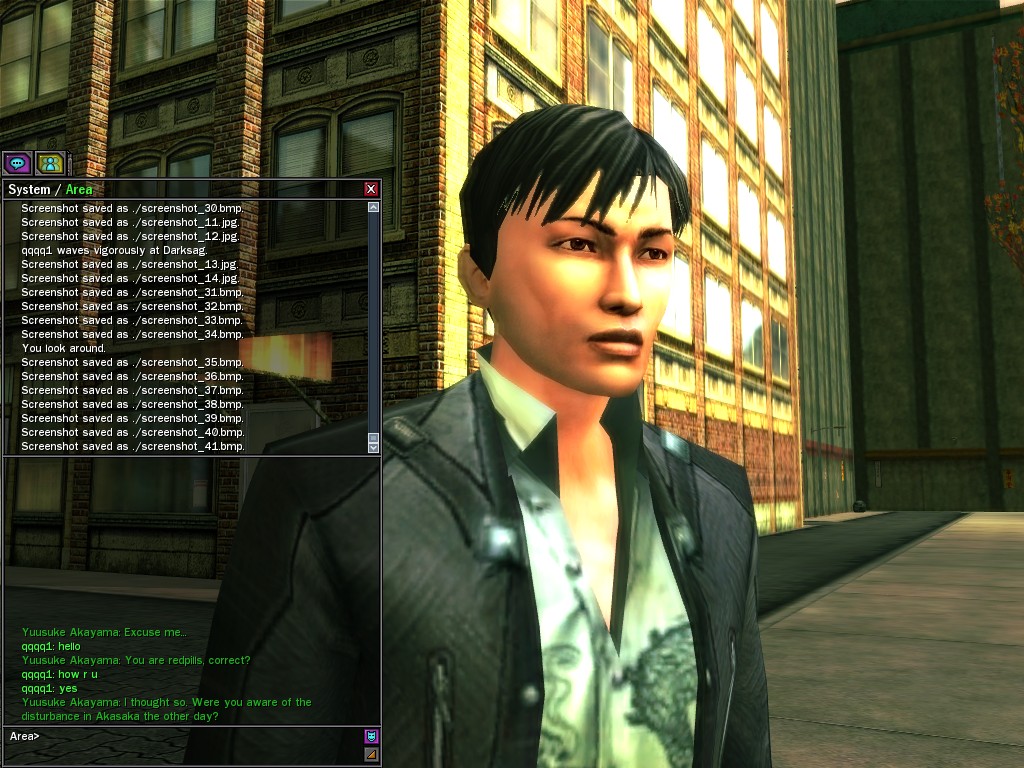Select the Area tab in chat title
The height and width of the screenshot is (768, 1024).
[79, 189]
